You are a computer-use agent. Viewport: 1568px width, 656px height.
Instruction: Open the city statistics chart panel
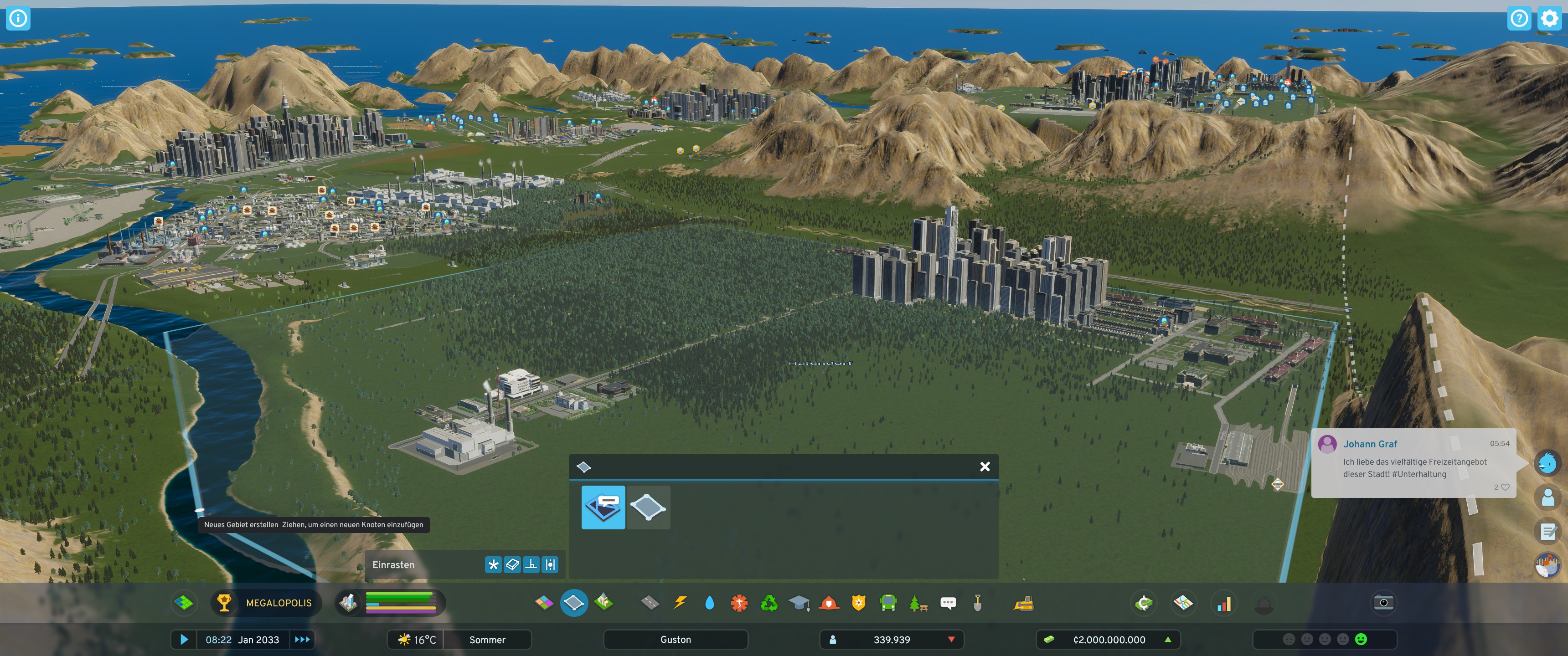pyautogui.click(x=1223, y=603)
